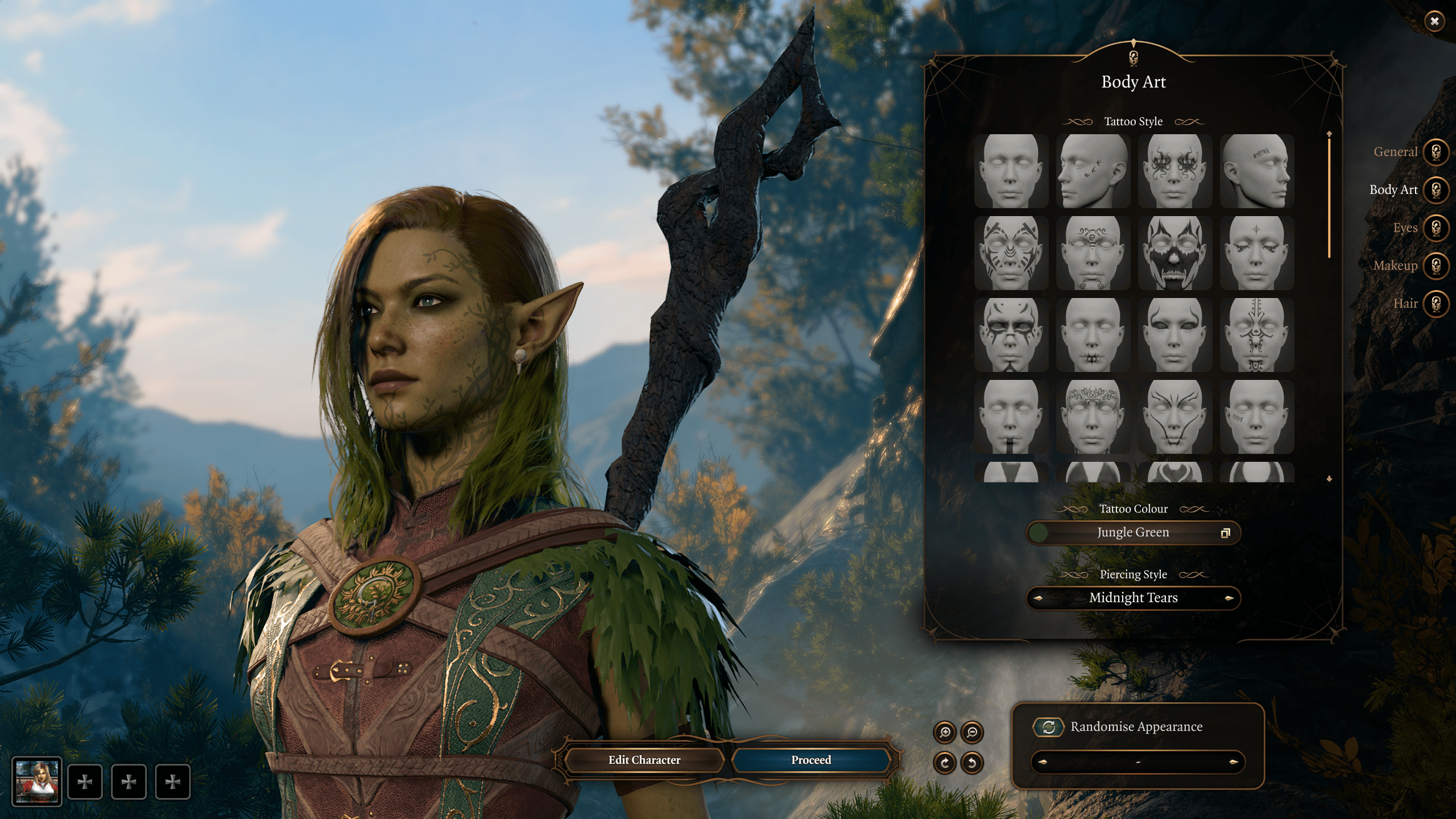Select the character portrait party slot
This screenshot has width=1456, height=819.
tap(37, 781)
